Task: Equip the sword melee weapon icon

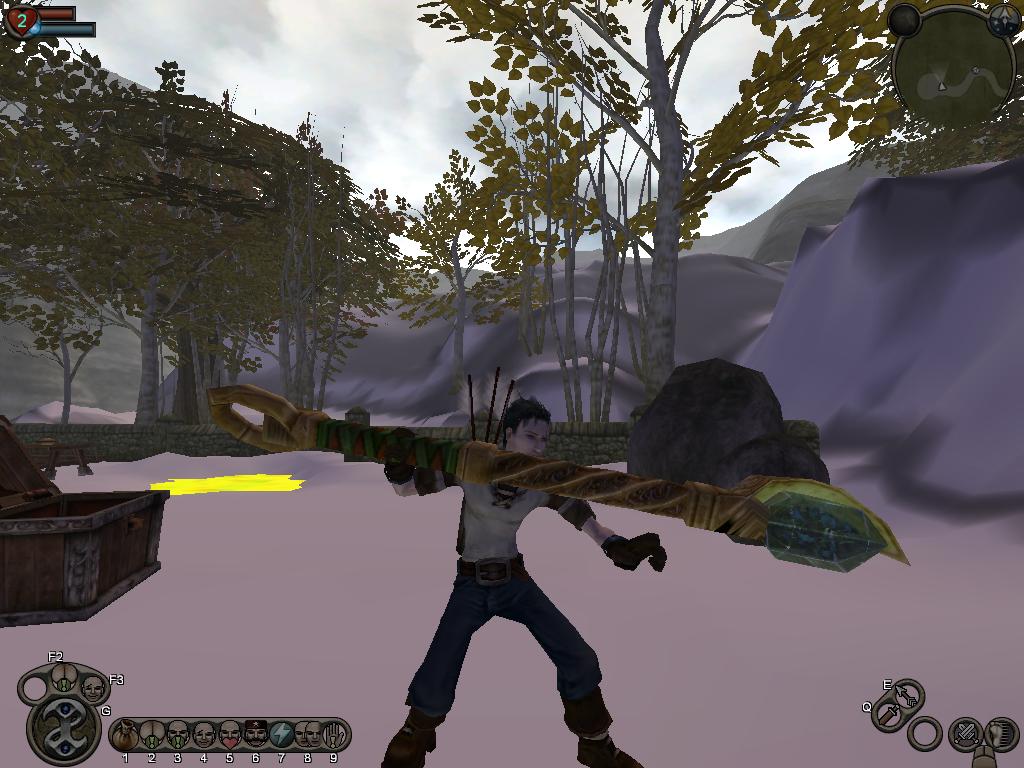Action: click(889, 717)
